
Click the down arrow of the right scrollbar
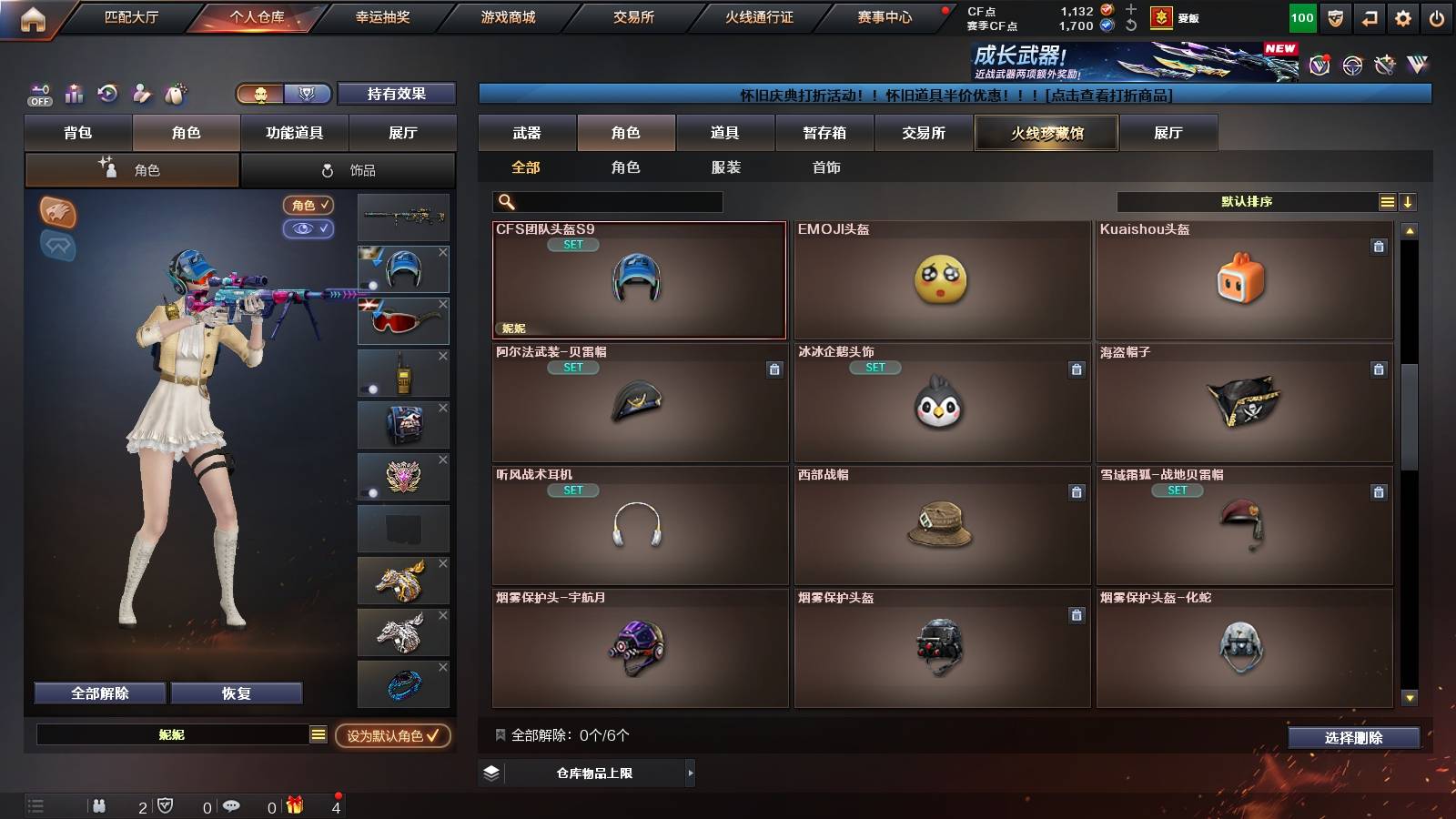click(x=1411, y=699)
